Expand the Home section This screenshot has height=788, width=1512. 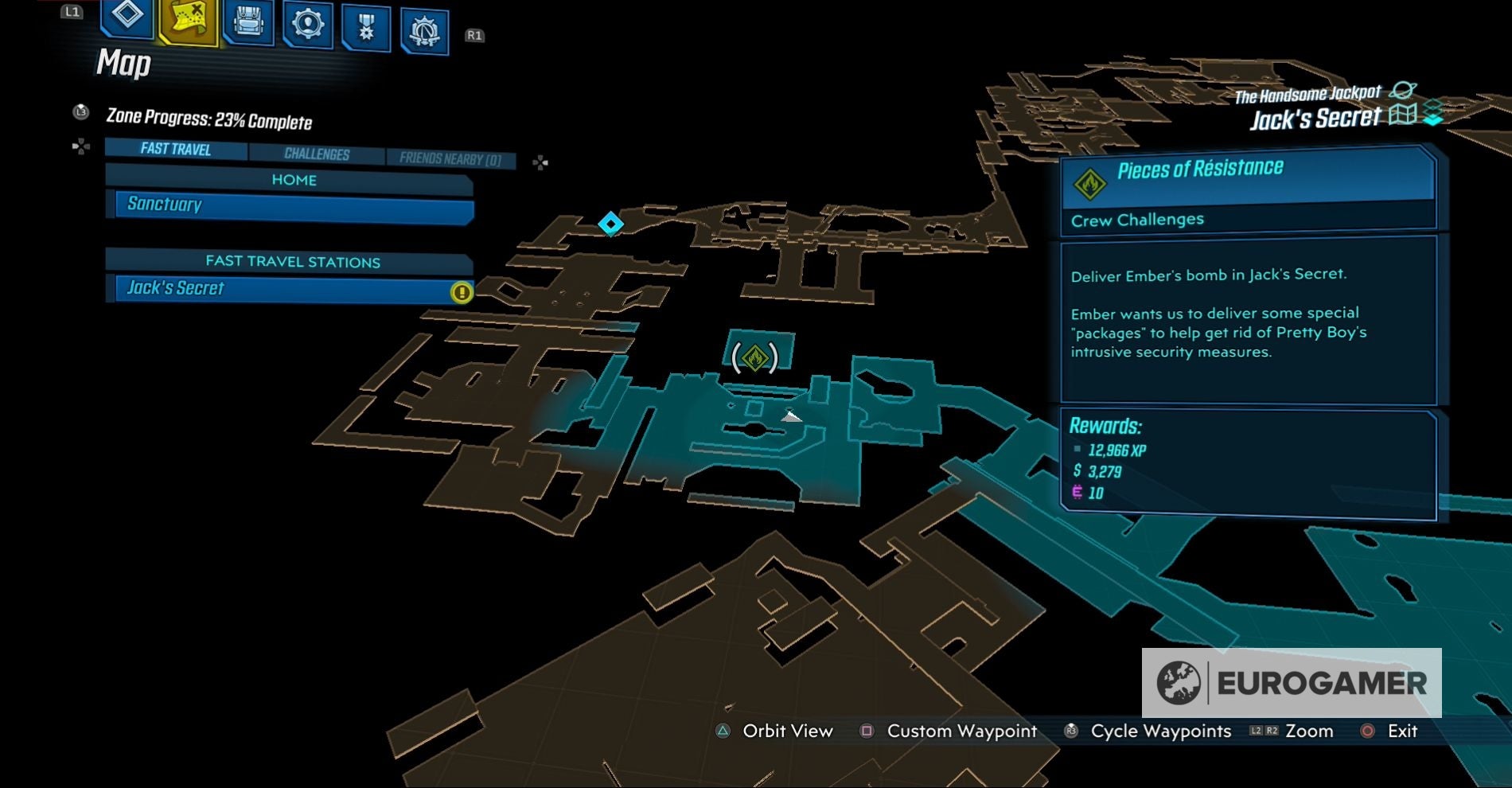295,180
